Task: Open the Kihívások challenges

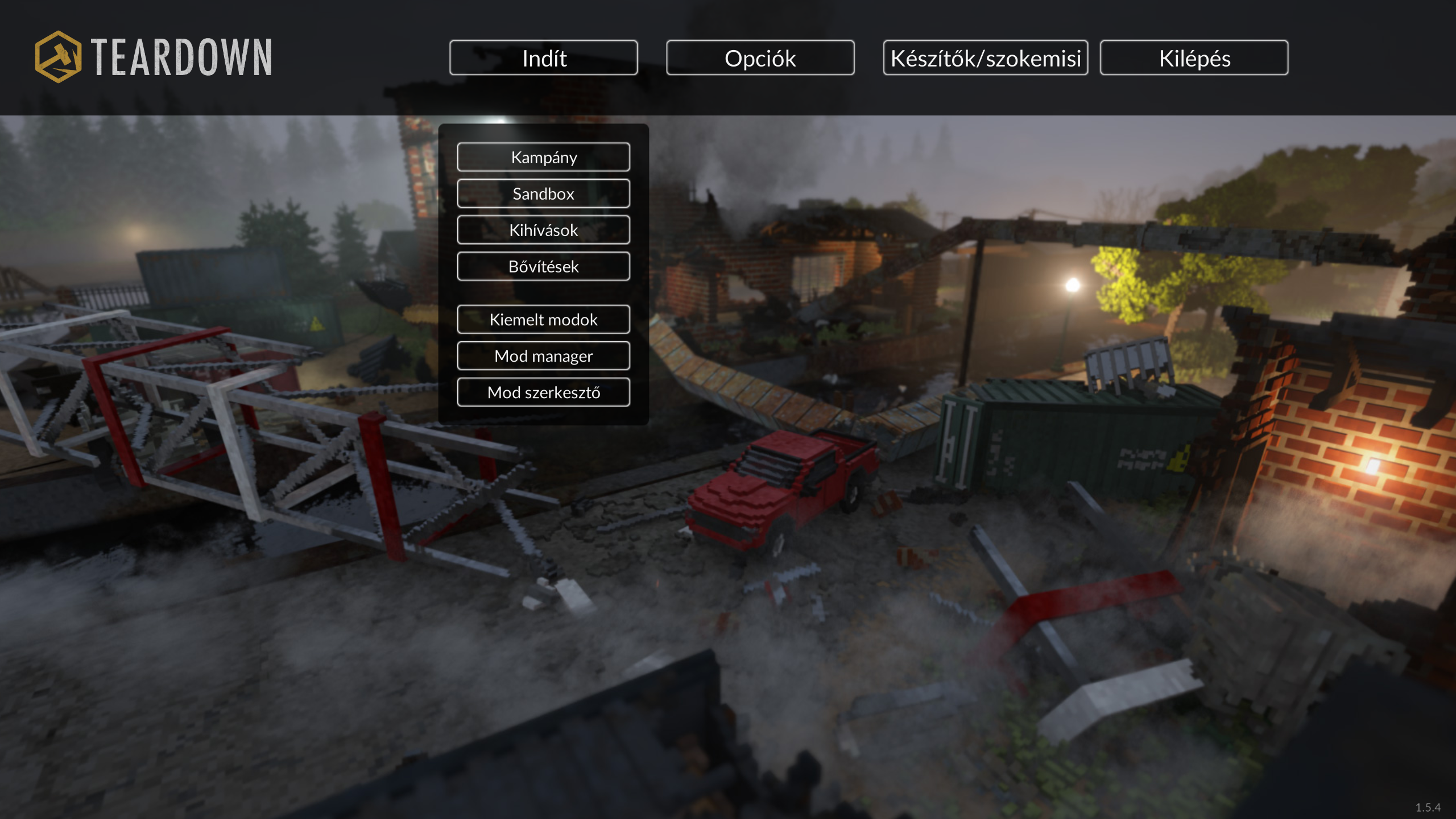Action: coord(543,230)
